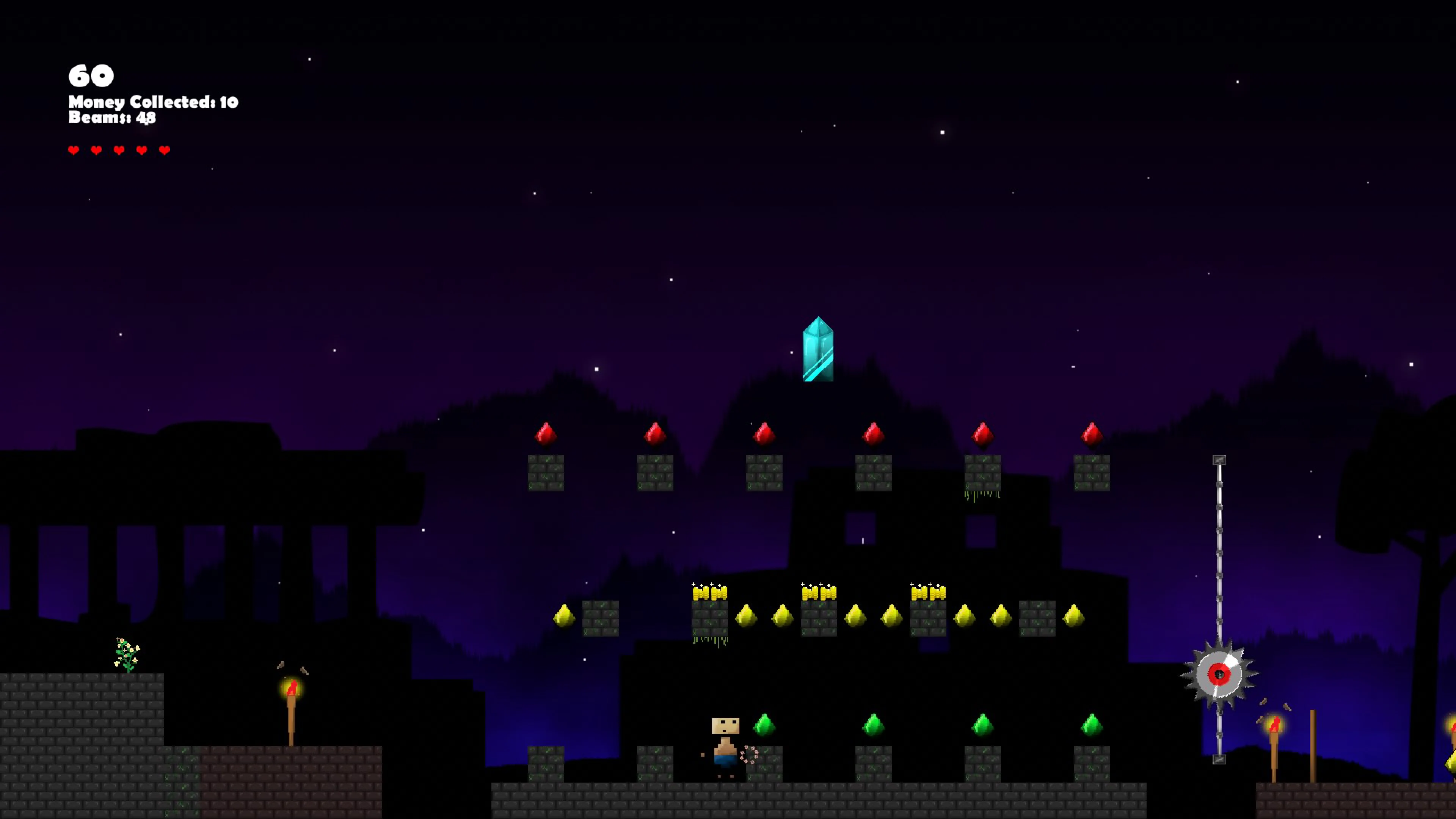Click the middle heart of the five hearts
Viewport: 1456px width, 819px height.
(119, 150)
